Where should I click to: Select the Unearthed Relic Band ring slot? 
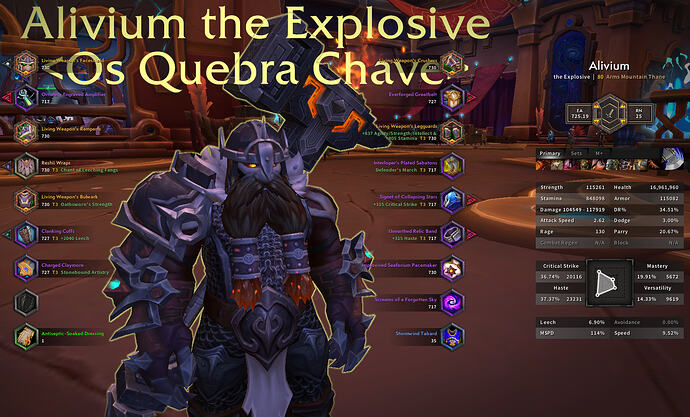[x=454, y=234]
